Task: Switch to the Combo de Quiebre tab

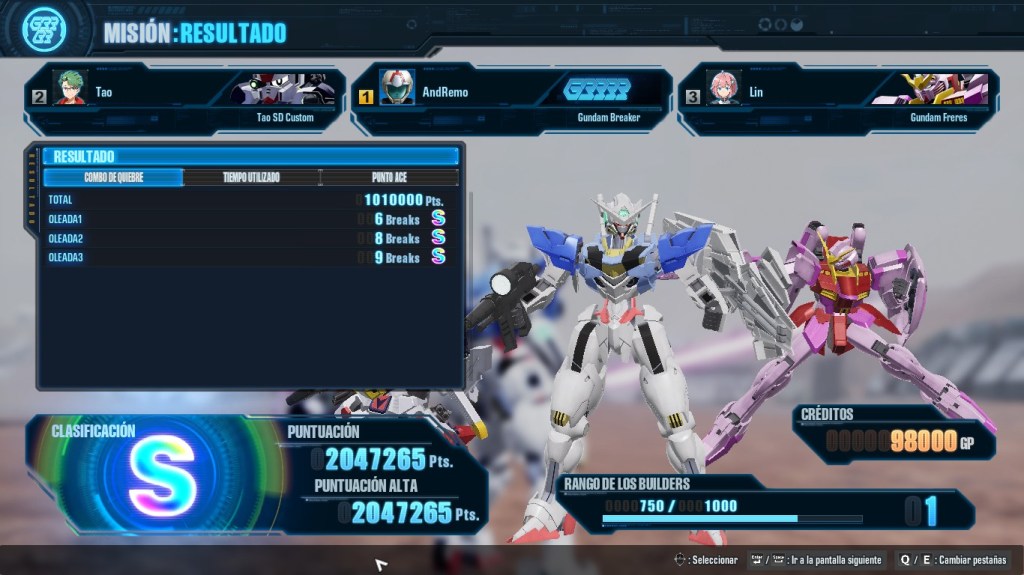Action: click(x=113, y=178)
